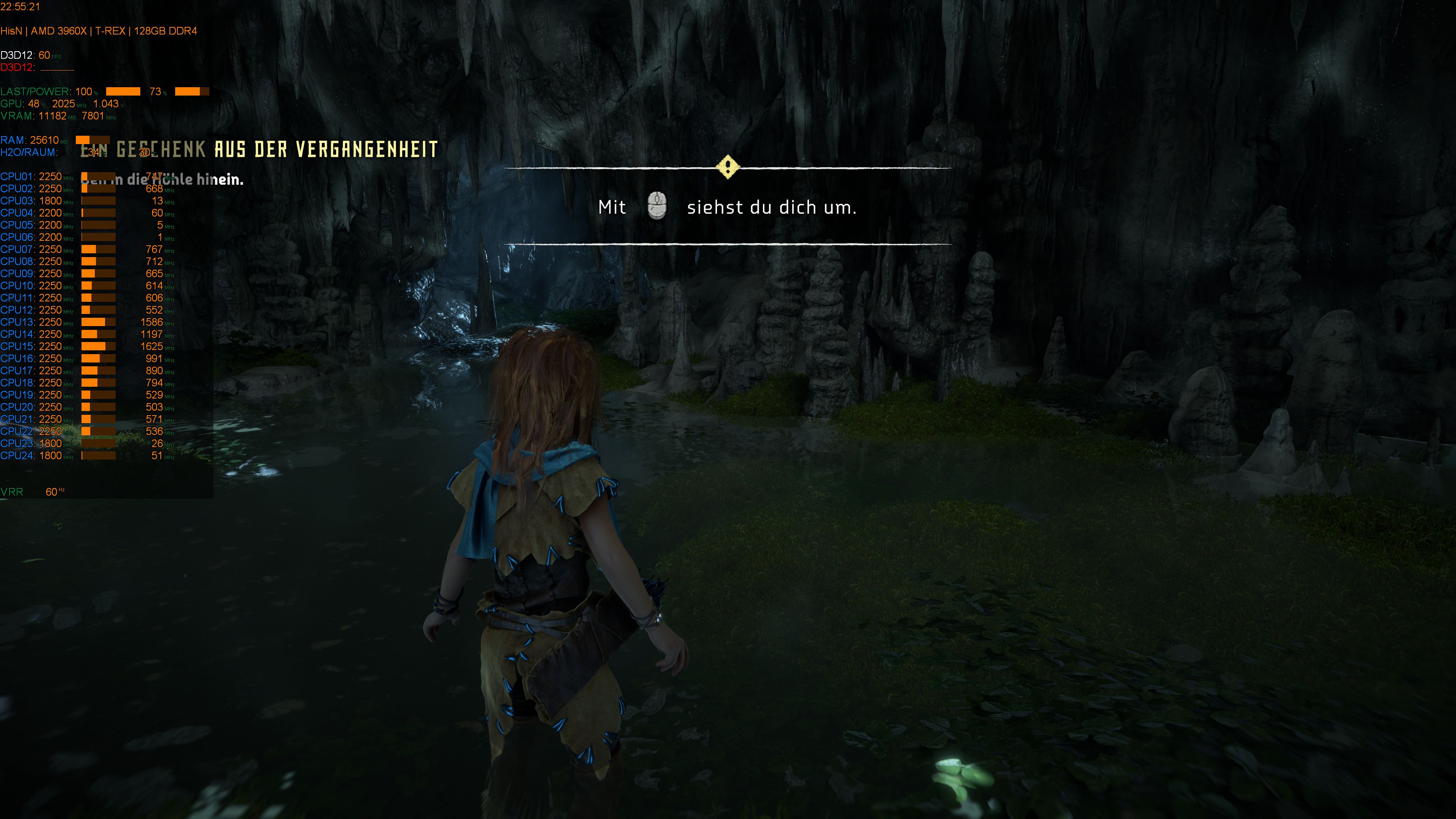The width and height of the screenshot is (1456, 819).
Task: Toggle the CPU01 load bar display
Action: (x=99, y=176)
